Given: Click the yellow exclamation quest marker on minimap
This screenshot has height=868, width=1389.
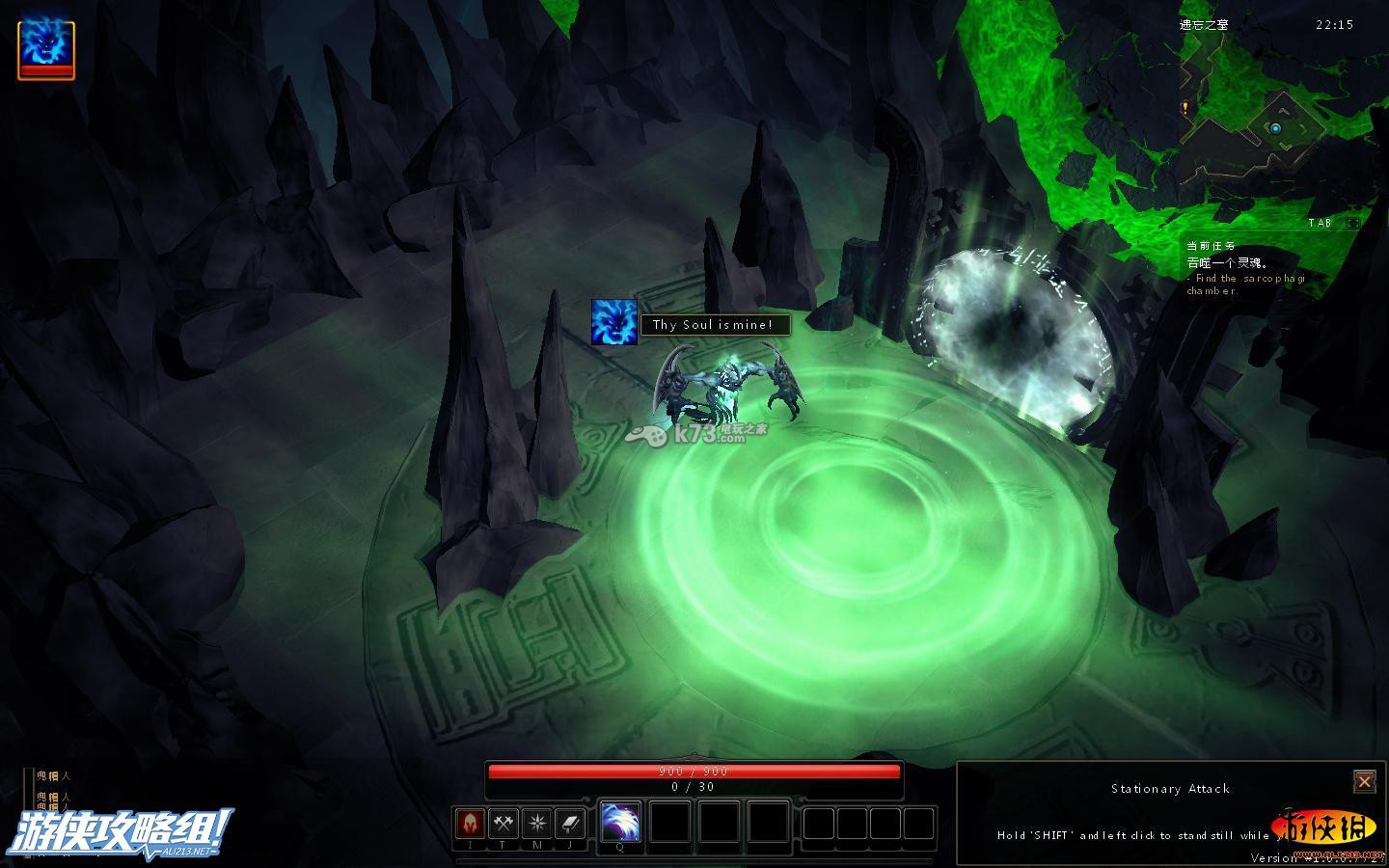Looking at the screenshot, I should pos(1185,109).
